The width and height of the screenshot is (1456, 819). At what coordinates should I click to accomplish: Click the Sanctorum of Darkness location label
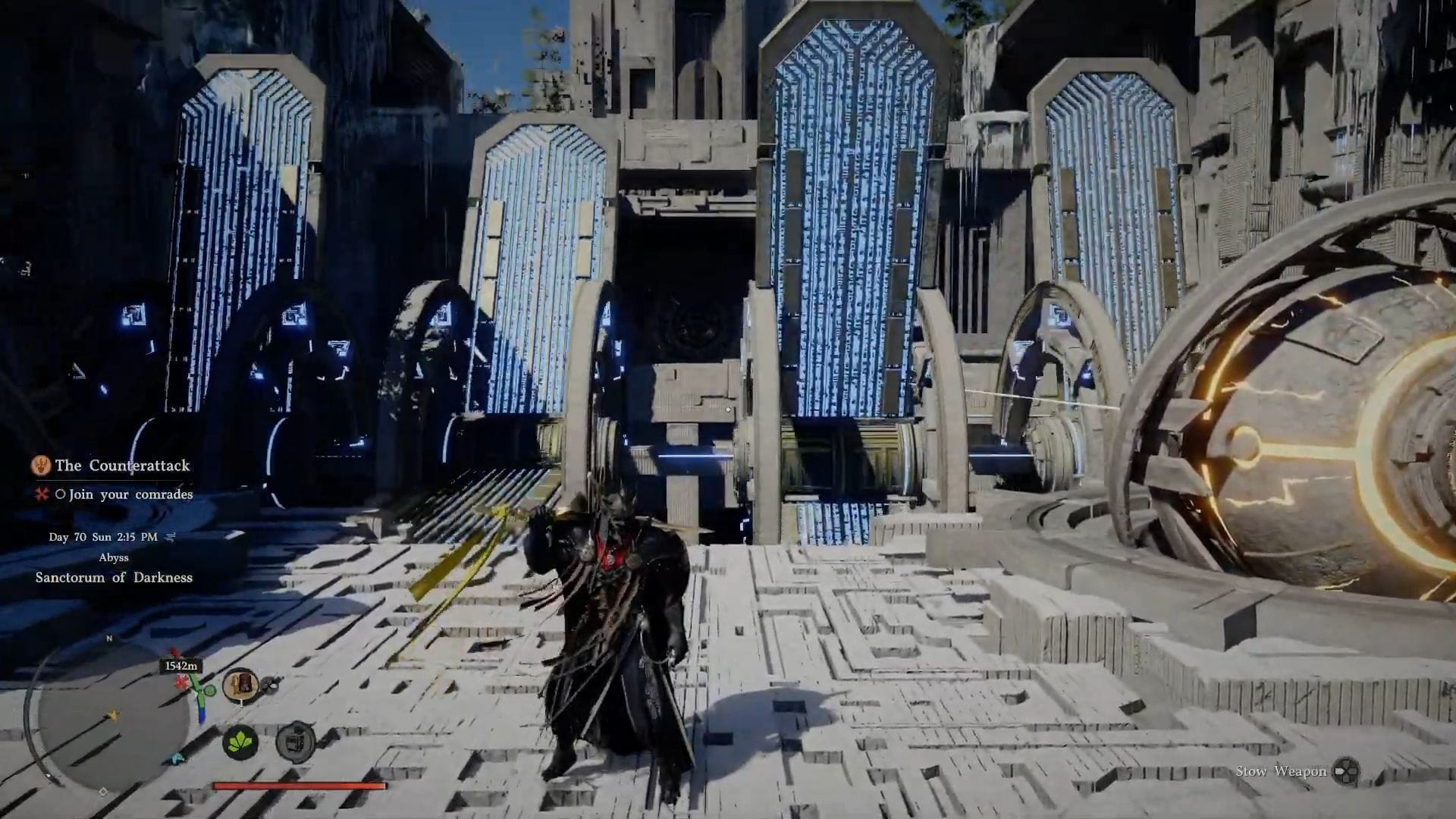[114, 578]
